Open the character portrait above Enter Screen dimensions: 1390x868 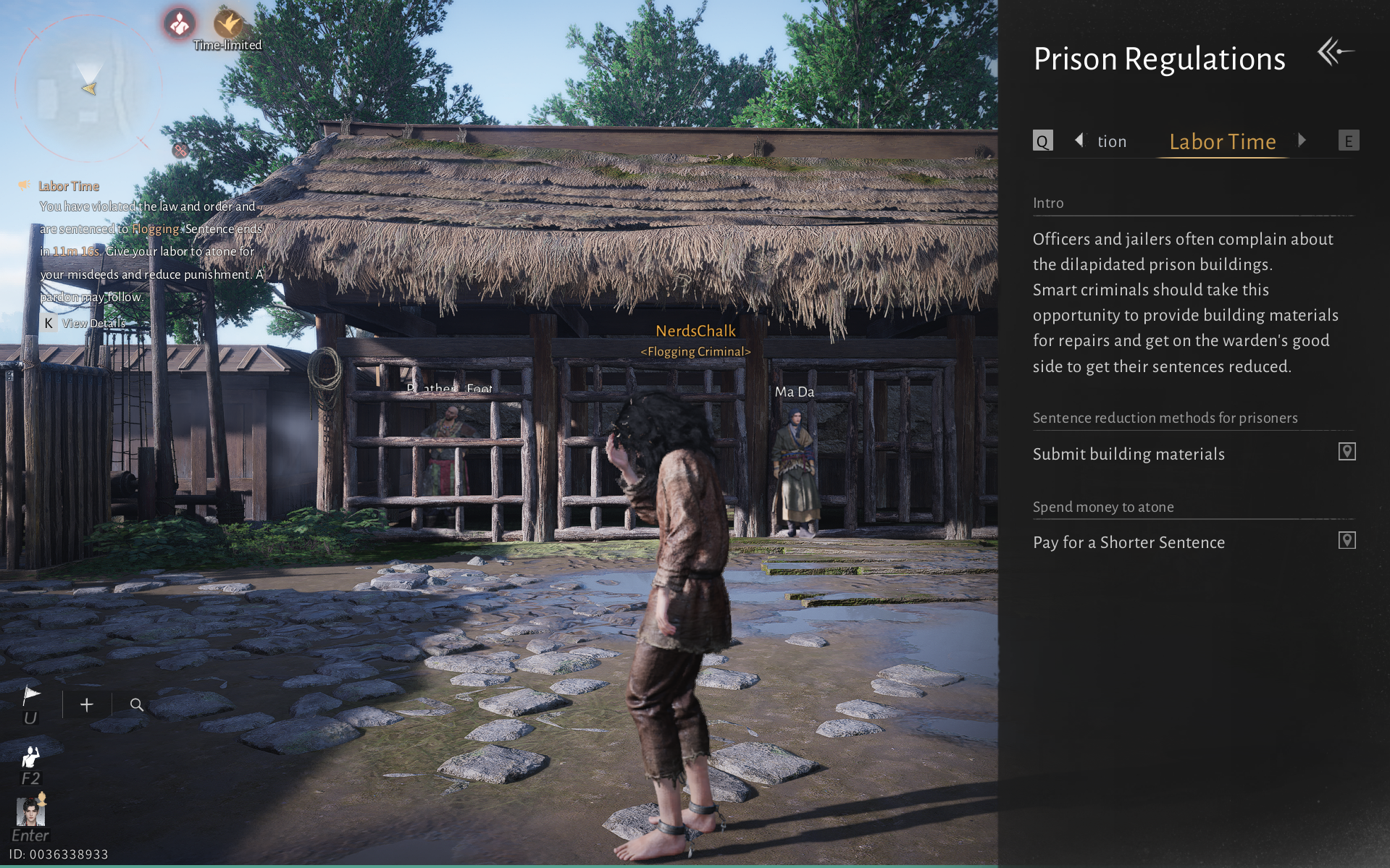pyautogui.click(x=30, y=813)
